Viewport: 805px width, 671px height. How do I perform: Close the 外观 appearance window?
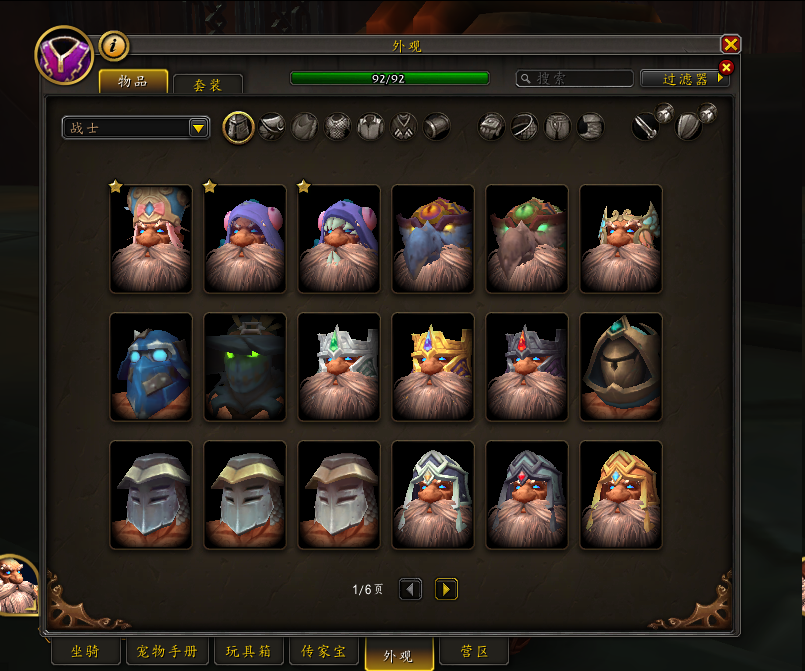pyautogui.click(x=731, y=44)
